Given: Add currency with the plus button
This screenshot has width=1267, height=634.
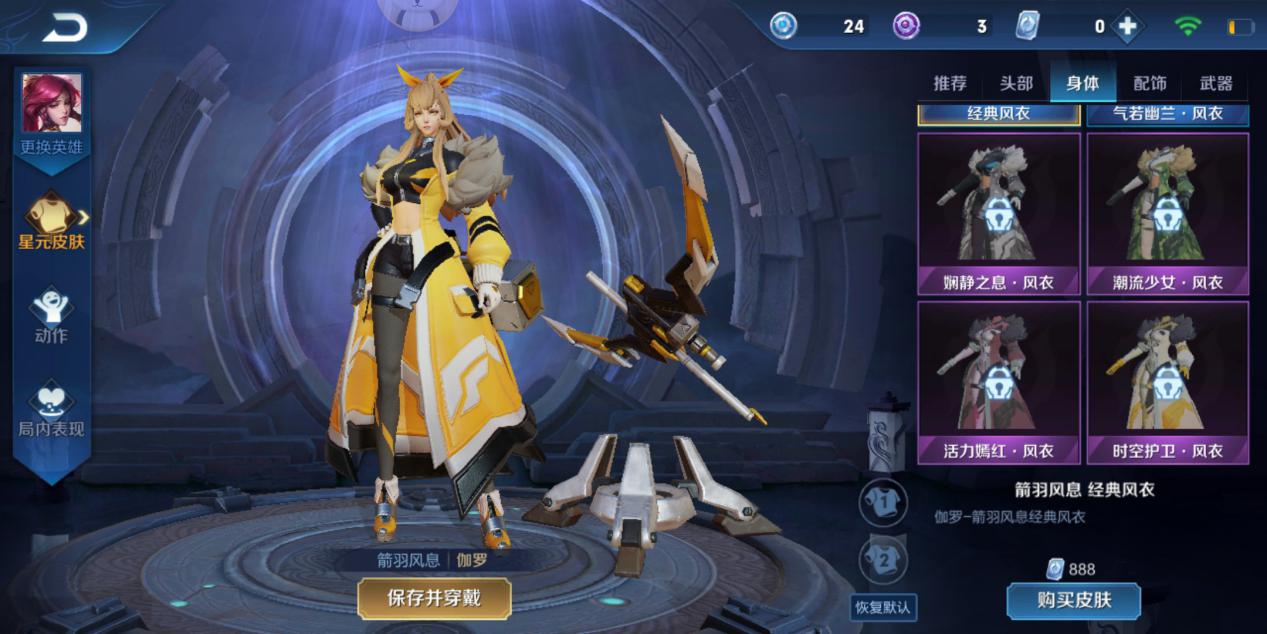Looking at the screenshot, I should [x=1127, y=27].
